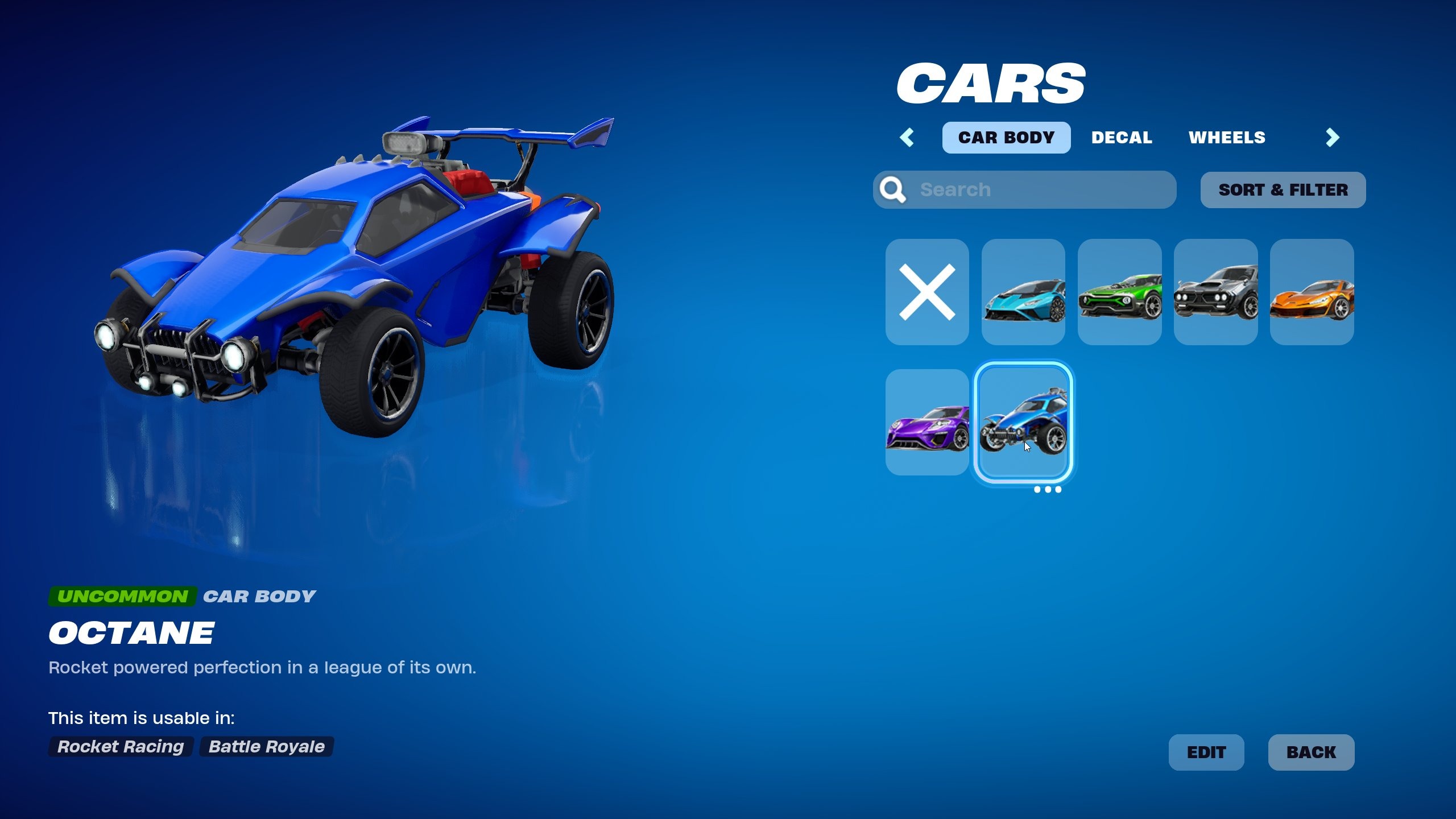This screenshot has width=1456, height=819.
Task: Navigate left with the back chevron arrow
Action: point(908,137)
